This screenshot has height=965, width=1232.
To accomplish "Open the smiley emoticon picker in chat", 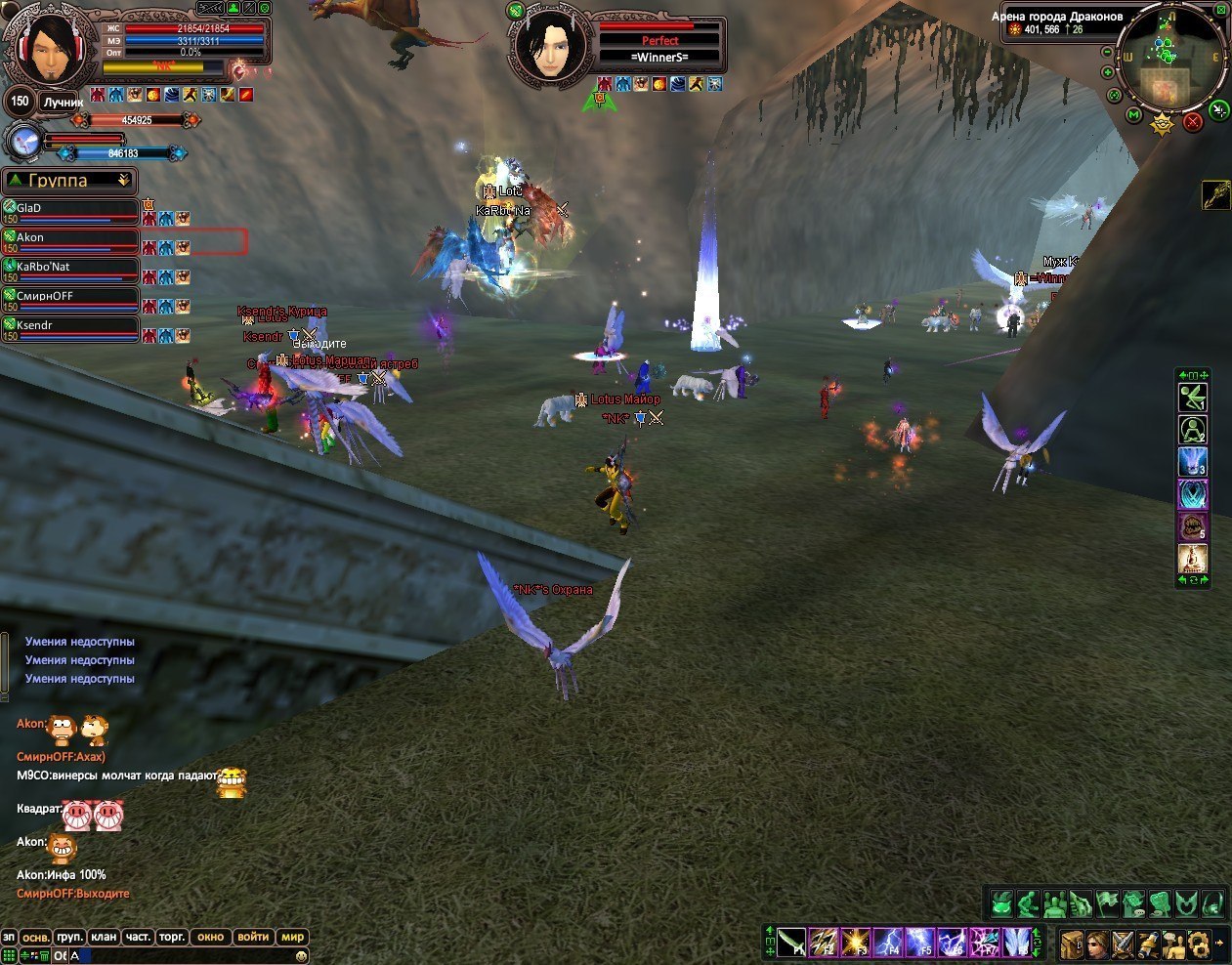I will click(x=302, y=956).
